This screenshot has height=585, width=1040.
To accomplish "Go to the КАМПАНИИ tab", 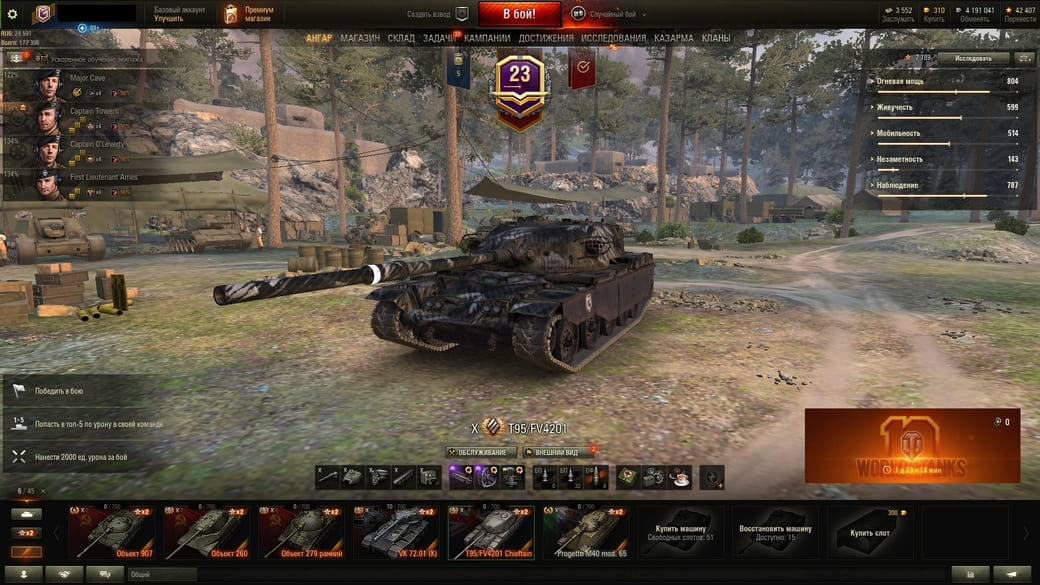I will [x=487, y=38].
